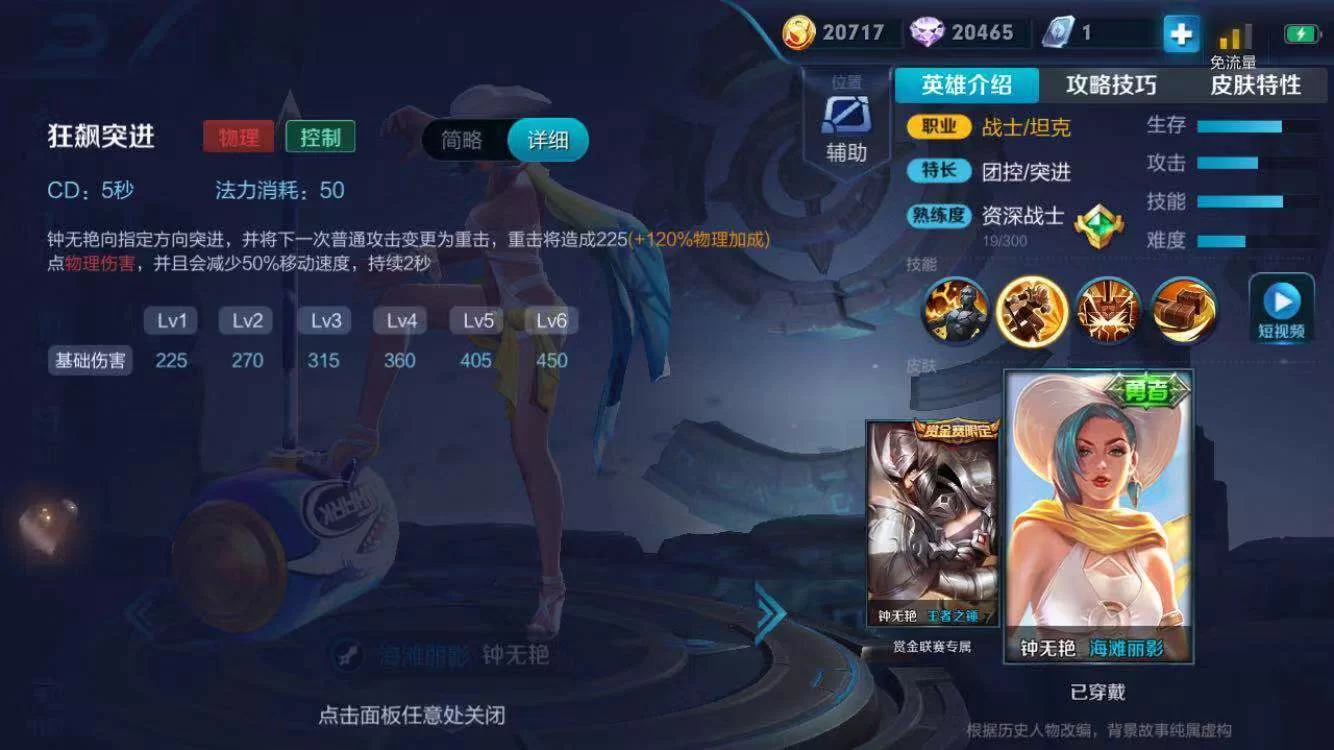Click the red 物理 damage tag
1334x750 pixels.
click(239, 134)
